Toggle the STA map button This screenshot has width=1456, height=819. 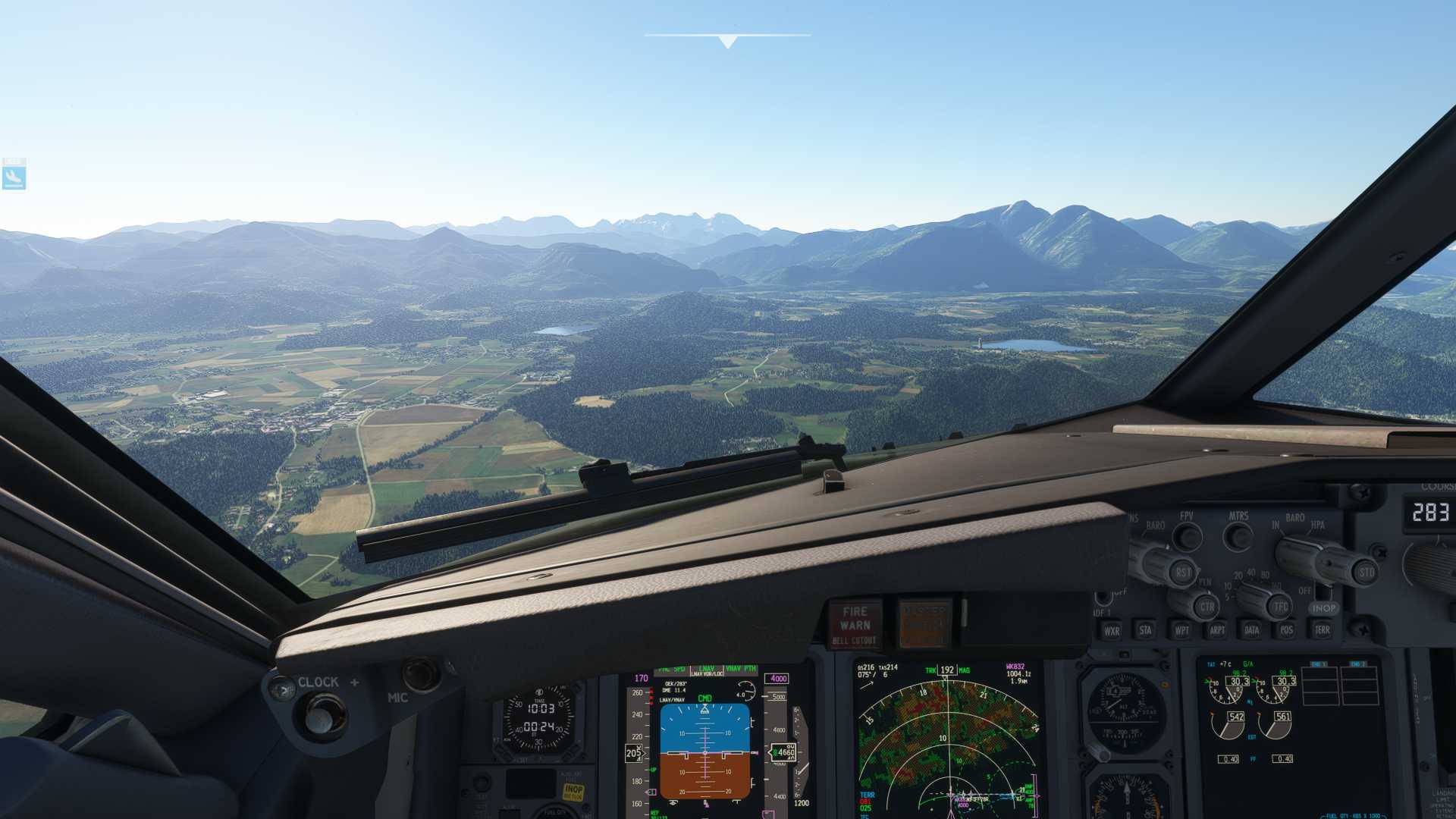click(x=1145, y=629)
